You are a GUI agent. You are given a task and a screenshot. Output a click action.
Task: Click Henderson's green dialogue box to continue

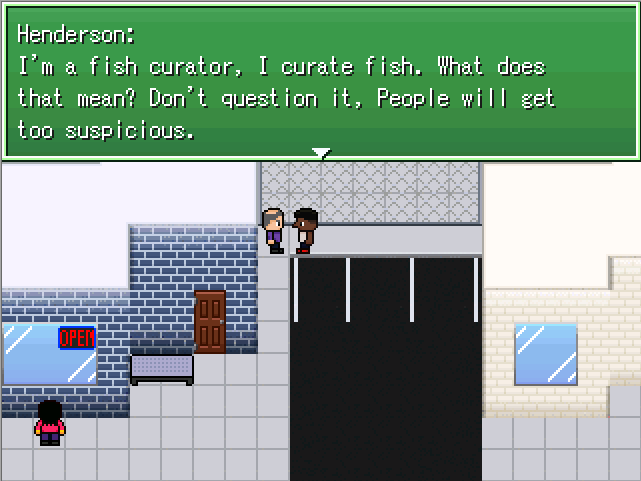click(x=320, y=80)
